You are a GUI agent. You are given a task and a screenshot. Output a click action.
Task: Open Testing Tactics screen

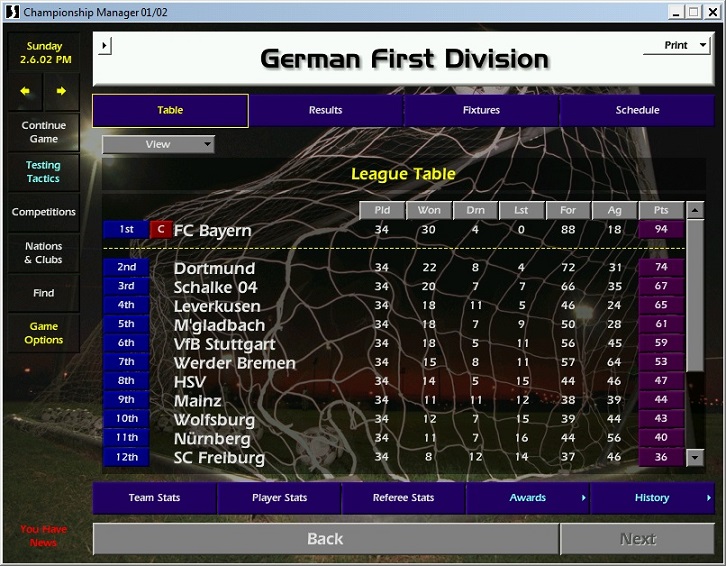click(43, 172)
